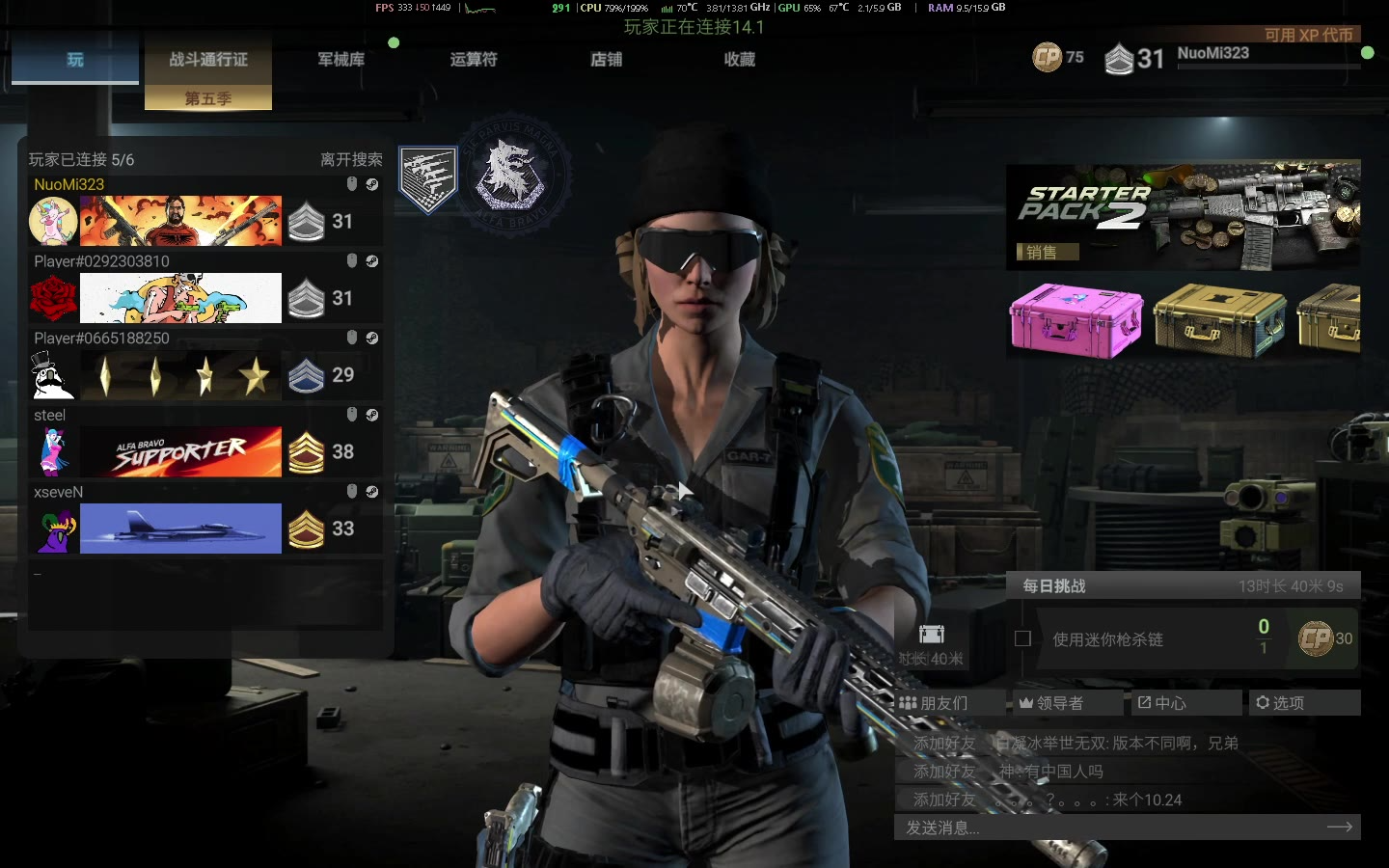Open the pink supply crate

pyautogui.click(x=1076, y=320)
